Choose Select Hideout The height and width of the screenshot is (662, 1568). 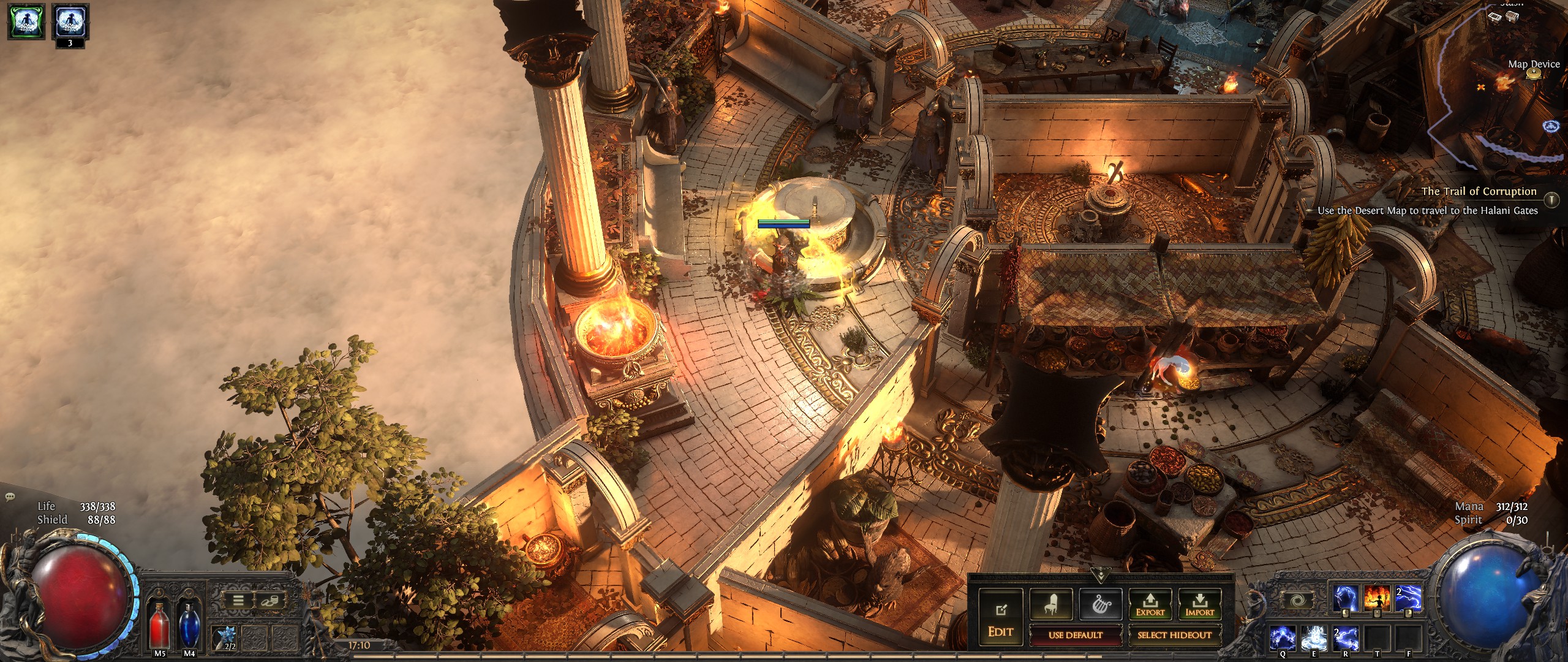click(x=1174, y=635)
